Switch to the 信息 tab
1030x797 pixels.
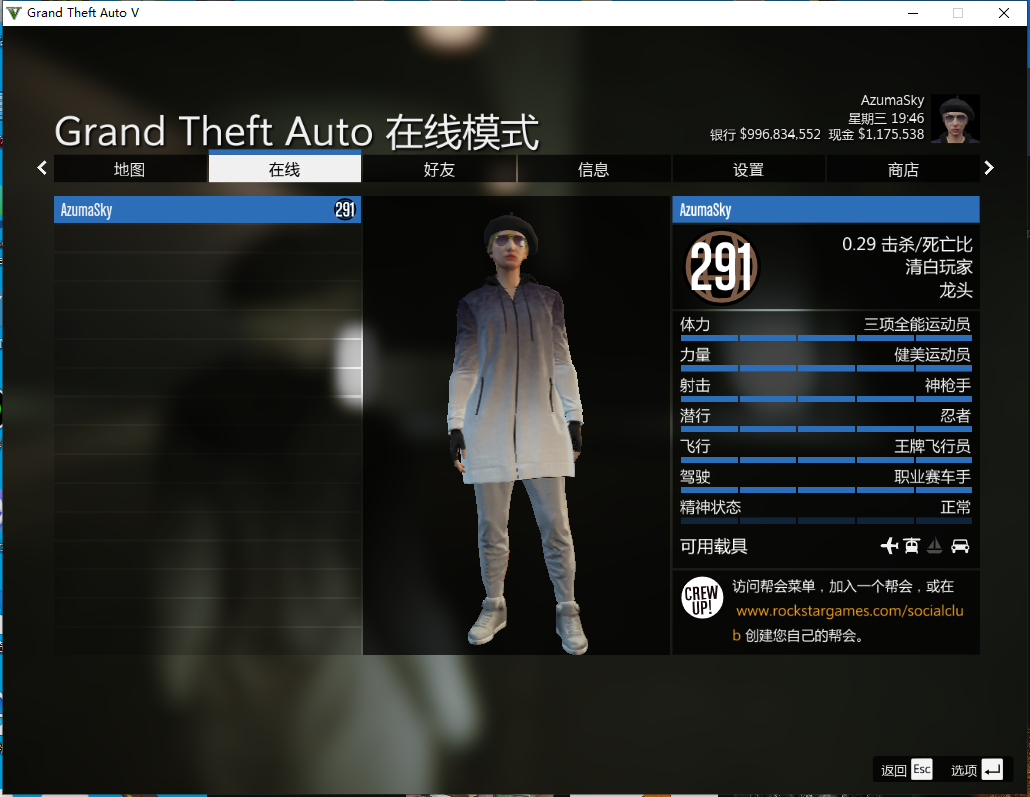click(x=594, y=170)
